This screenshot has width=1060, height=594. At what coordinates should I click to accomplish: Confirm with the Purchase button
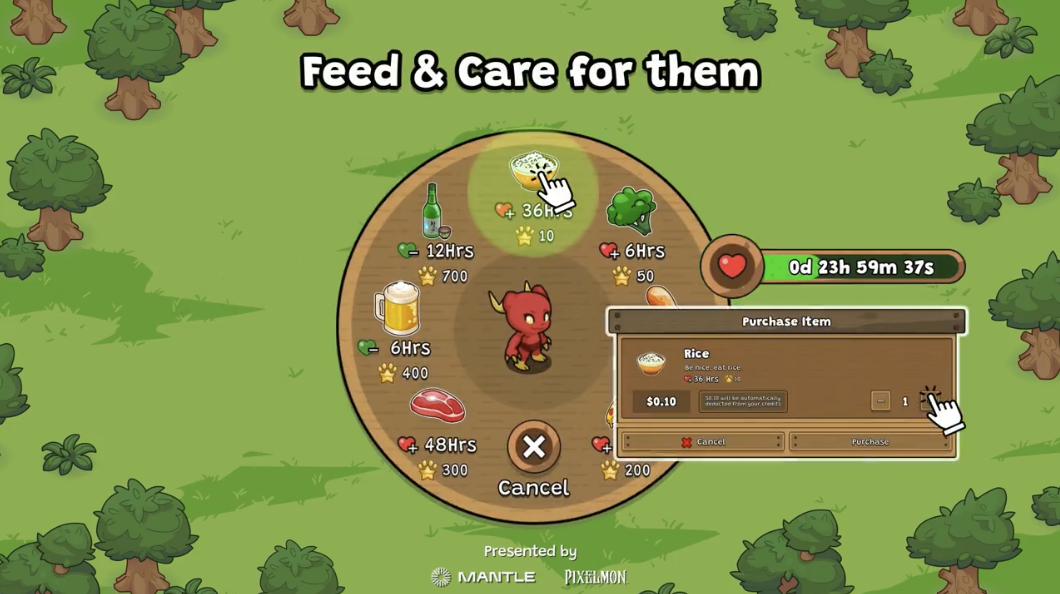870,442
